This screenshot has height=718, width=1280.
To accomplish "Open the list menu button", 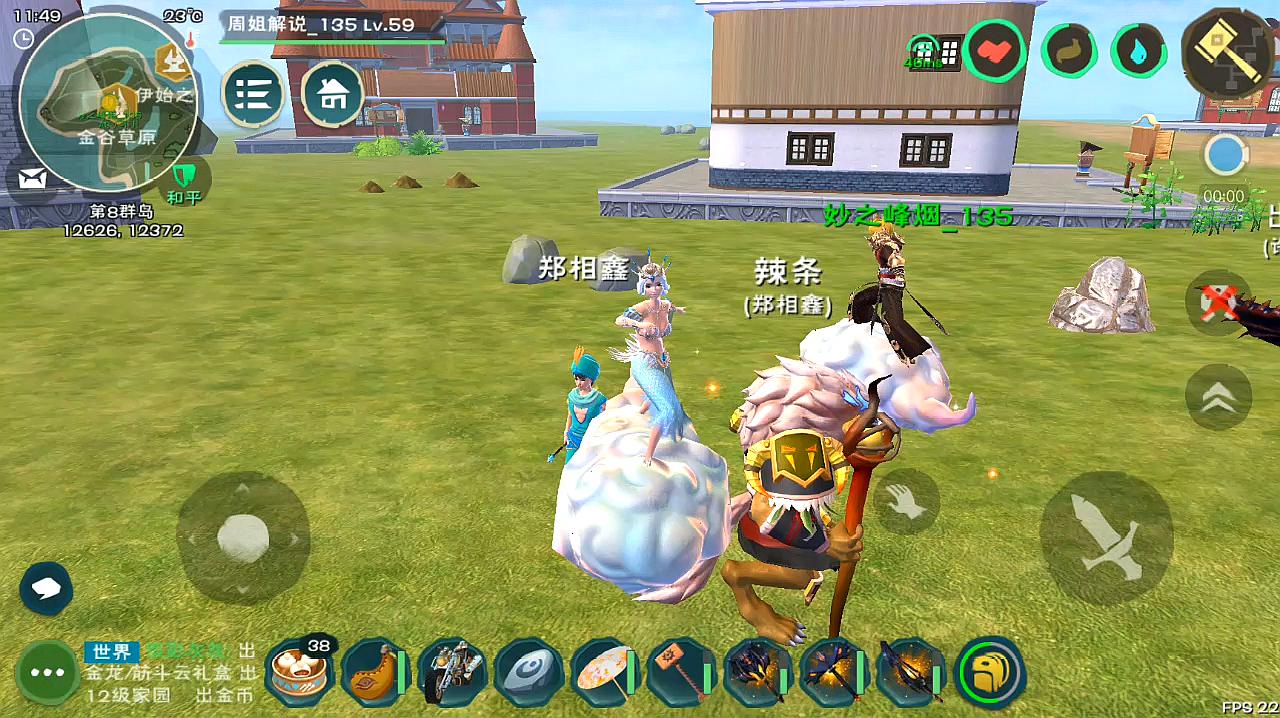I will 253,95.
